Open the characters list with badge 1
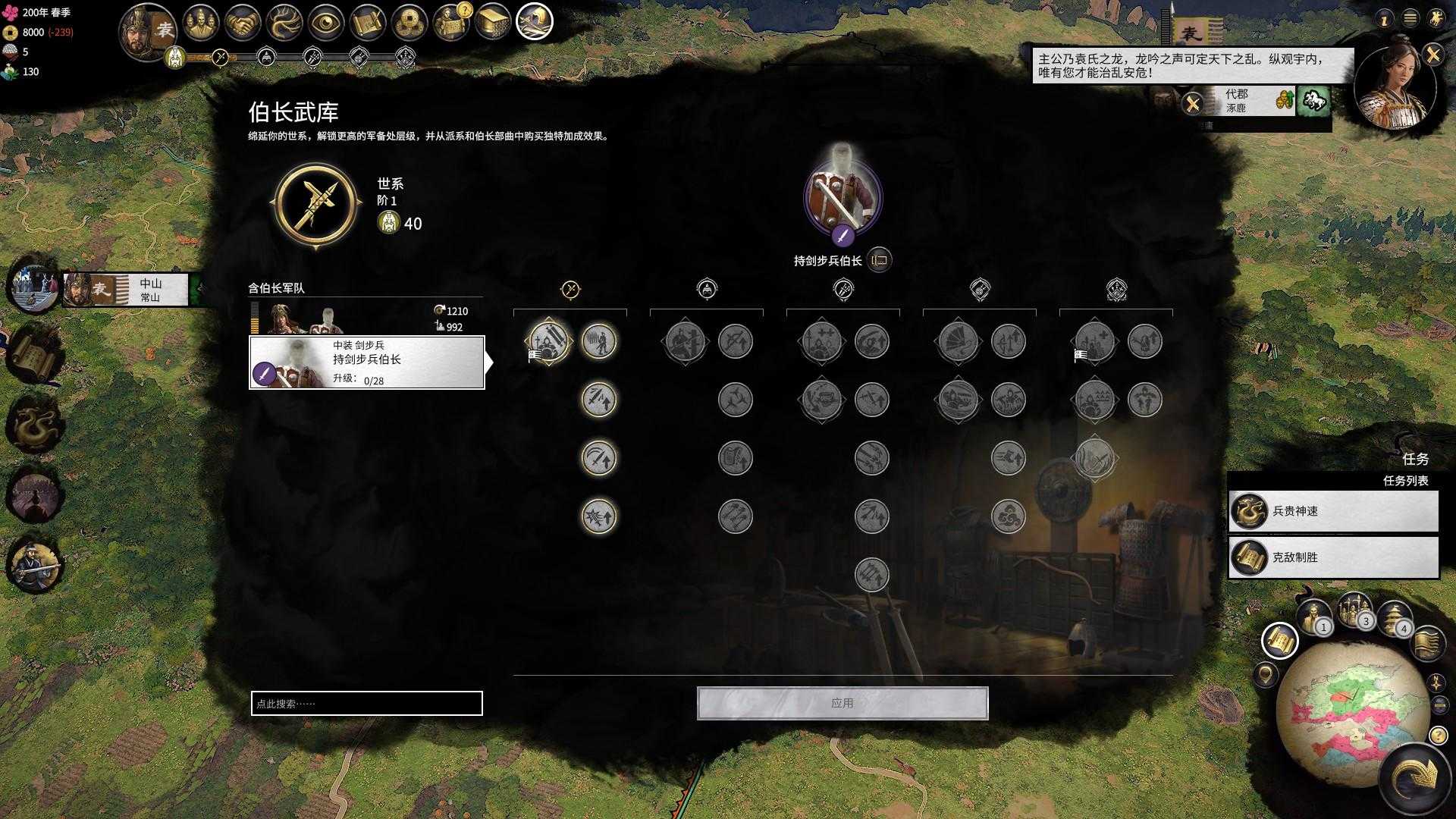The width and height of the screenshot is (1456, 819). pos(1313,617)
